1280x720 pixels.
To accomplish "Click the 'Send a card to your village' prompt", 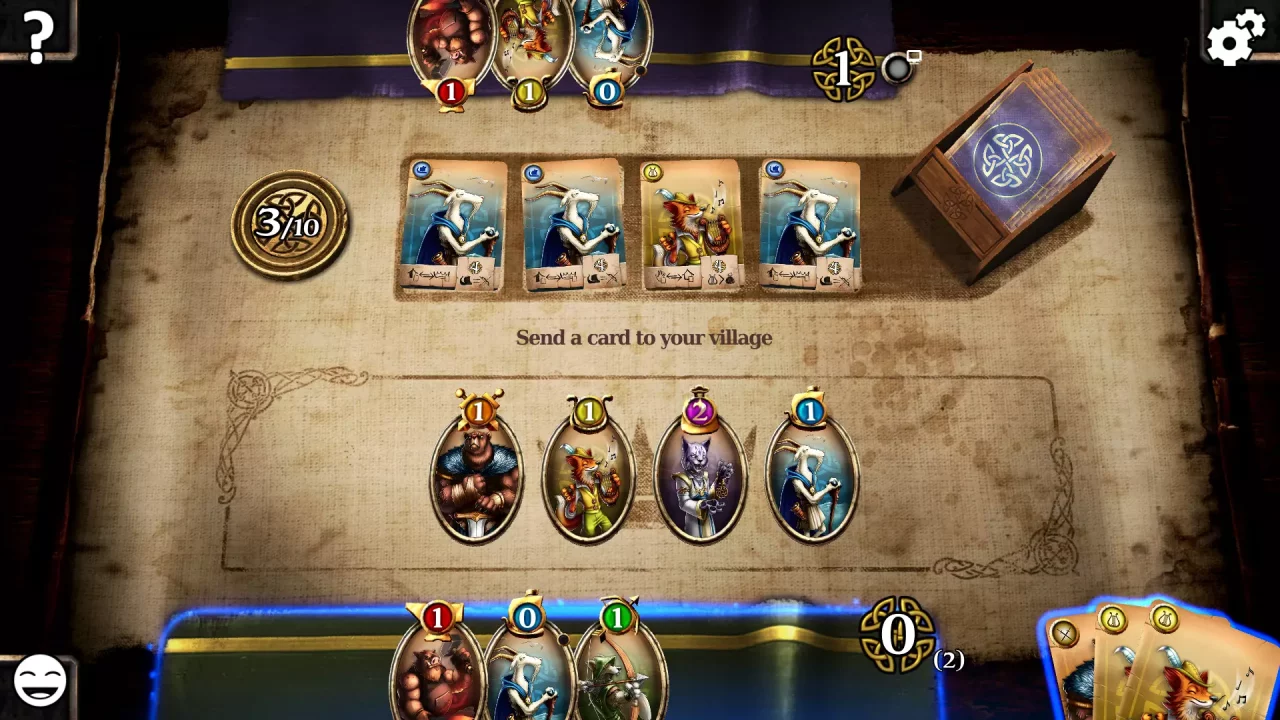I will (643, 337).
